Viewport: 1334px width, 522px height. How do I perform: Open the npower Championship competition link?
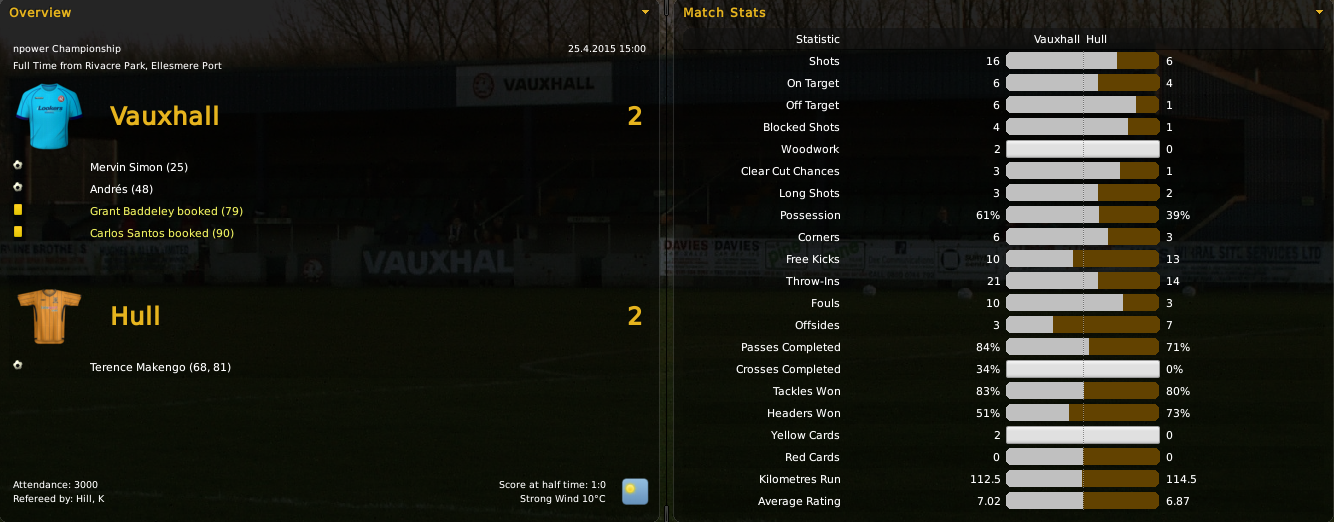(67, 48)
